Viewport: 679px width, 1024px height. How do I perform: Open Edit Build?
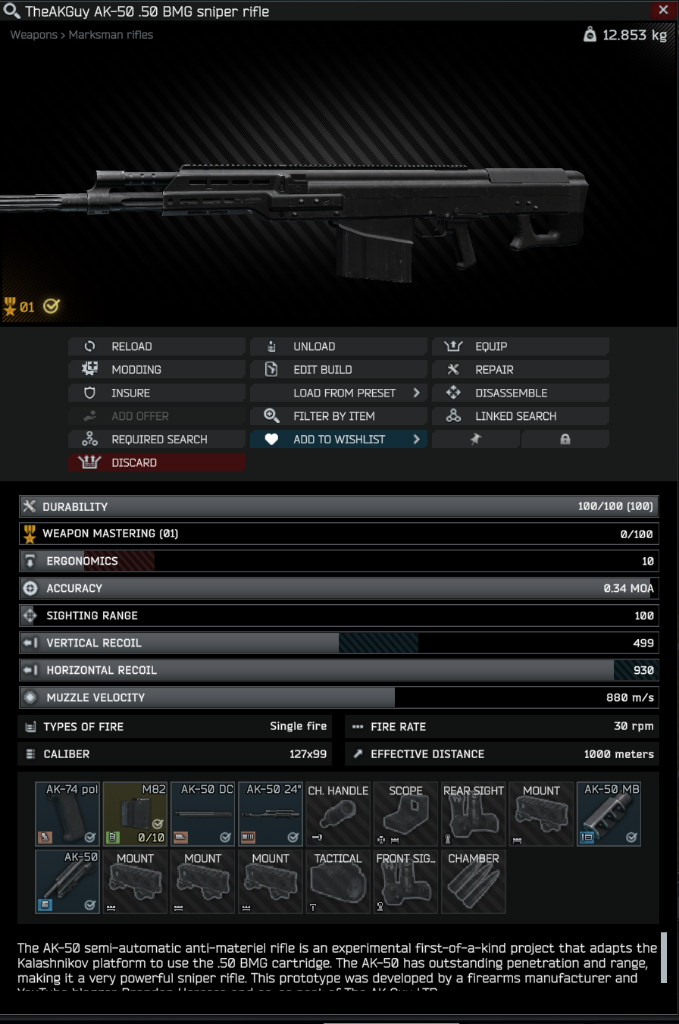(x=338, y=370)
